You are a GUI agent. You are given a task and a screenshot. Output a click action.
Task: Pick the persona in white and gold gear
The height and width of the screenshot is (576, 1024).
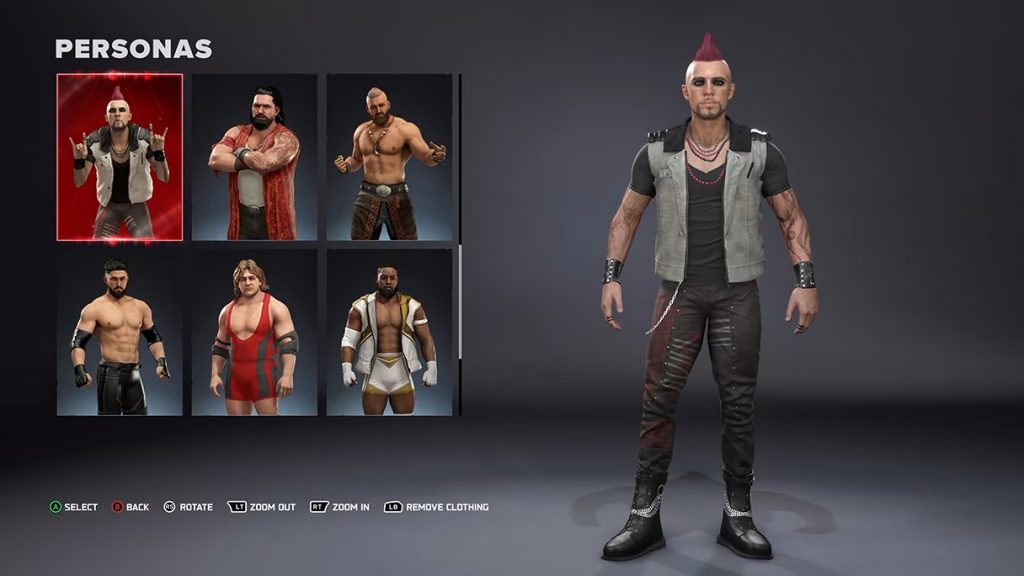(x=388, y=332)
